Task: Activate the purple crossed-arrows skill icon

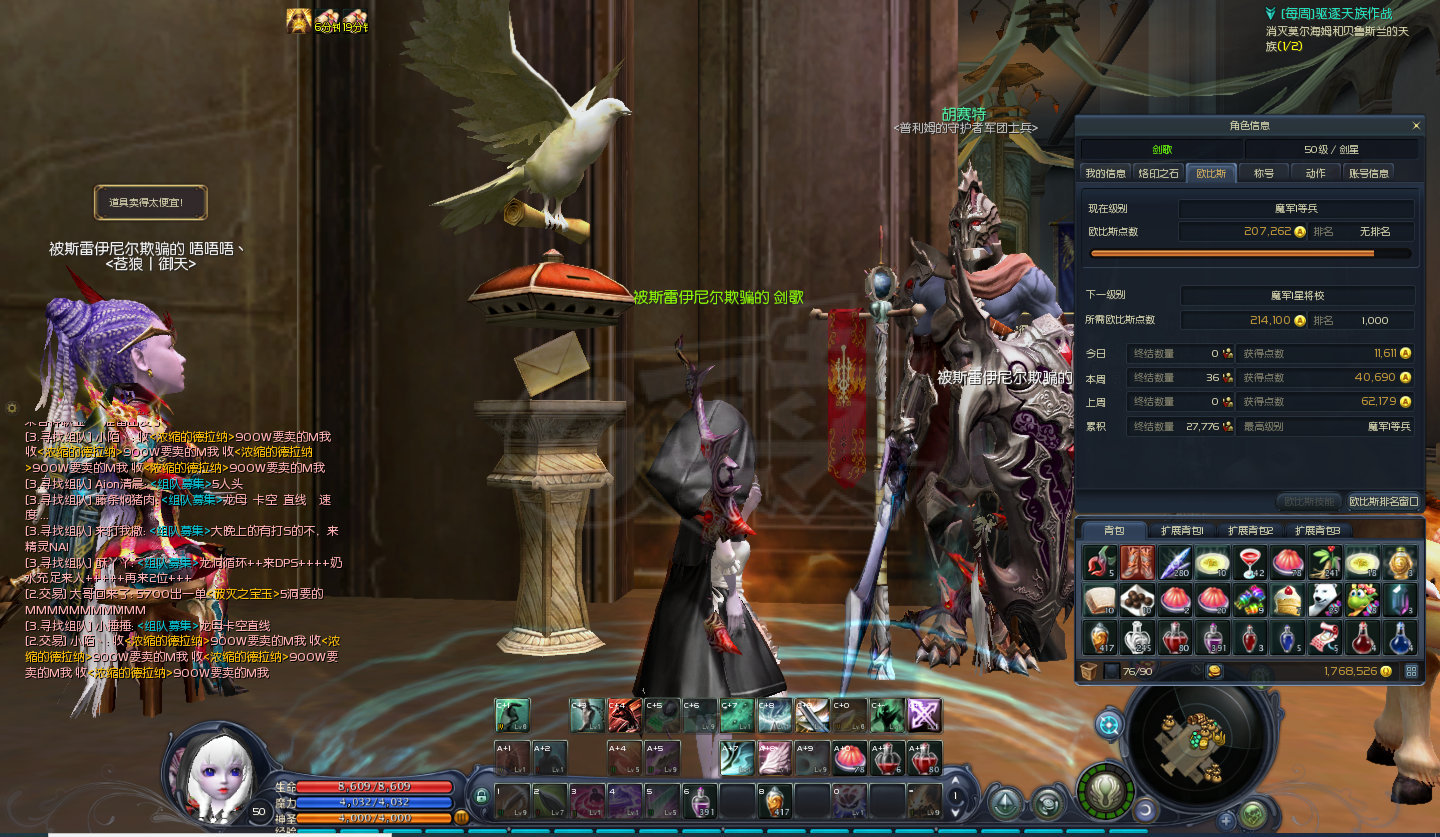Action: 924,715
